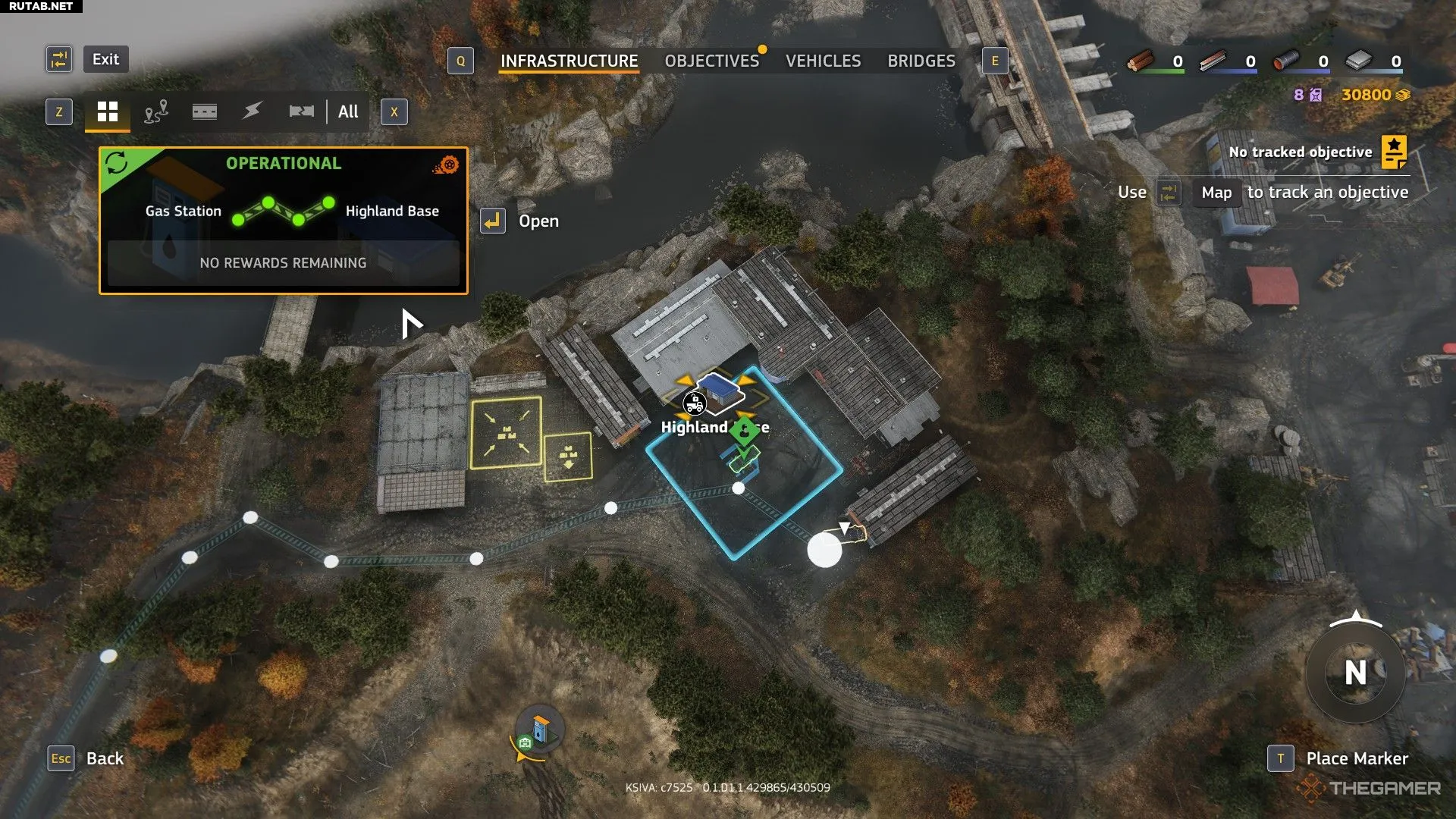Image resolution: width=1456 pixels, height=819 pixels.
Task: Choose the route markers filter icon
Action: click(156, 112)
